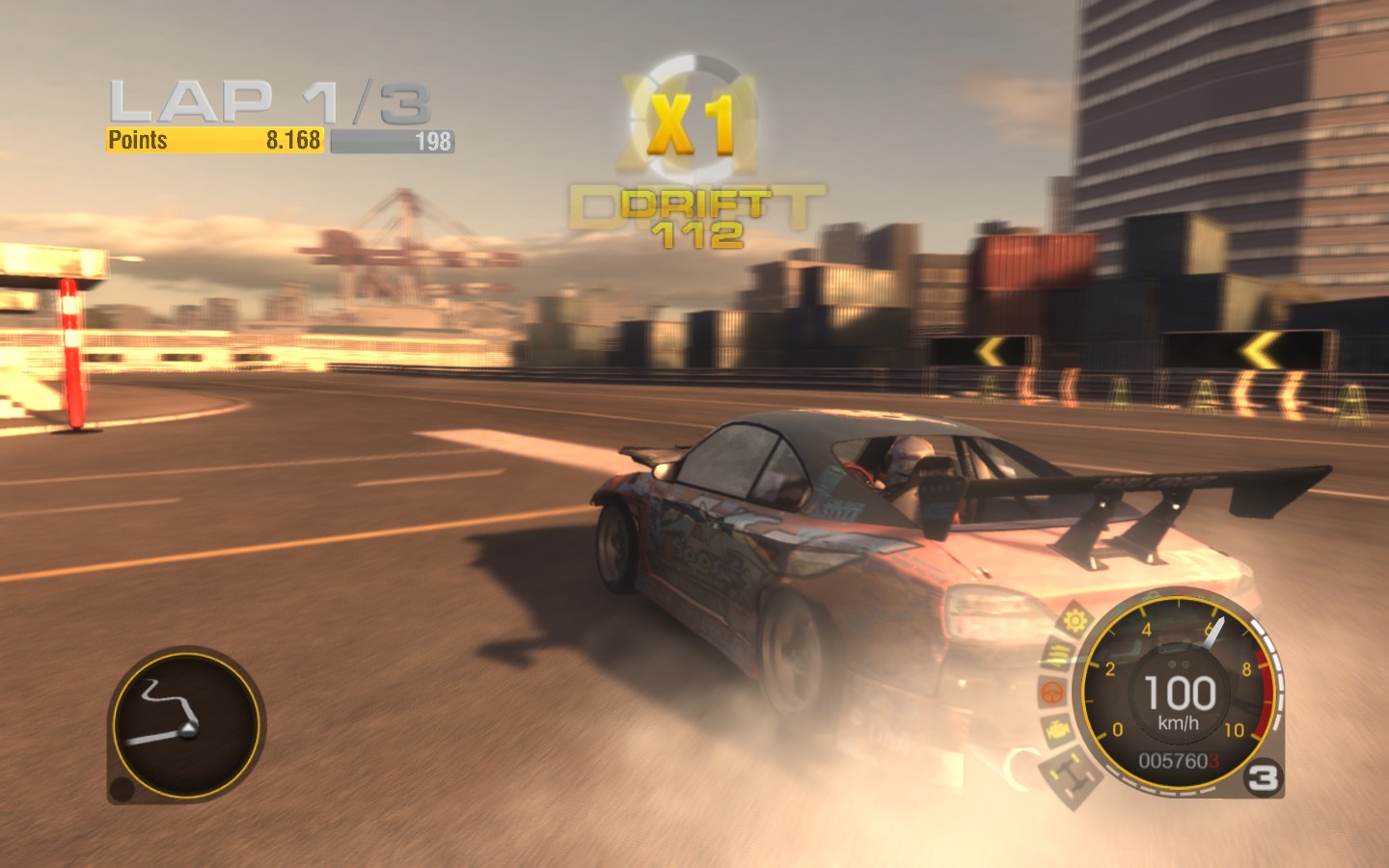Select the wheels and axles damage icon
The width and height of the screenshot is (1389, 868).
coord(1073,773)
